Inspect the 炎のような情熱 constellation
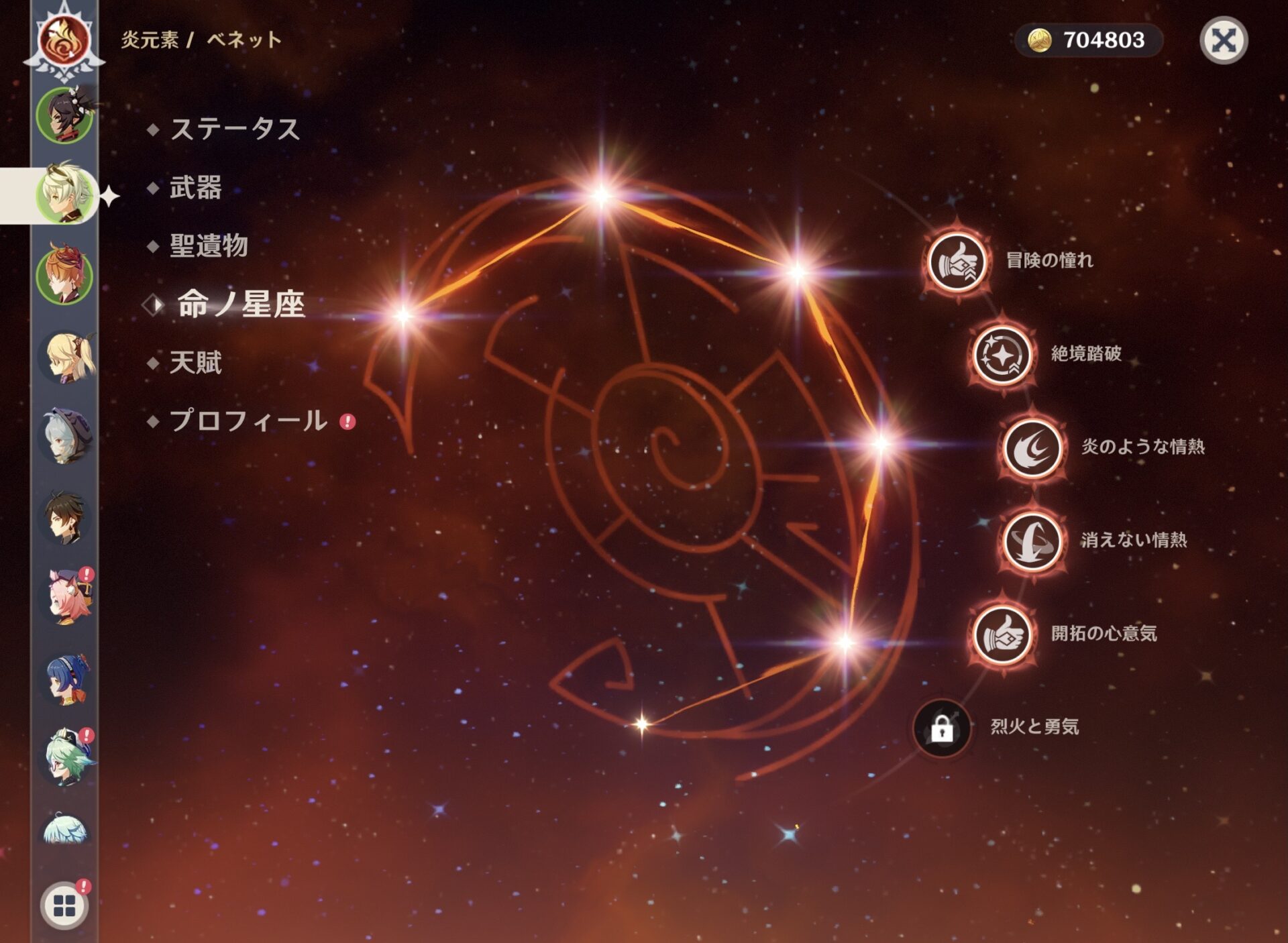1288x943 pixels. coord(1032,447)
